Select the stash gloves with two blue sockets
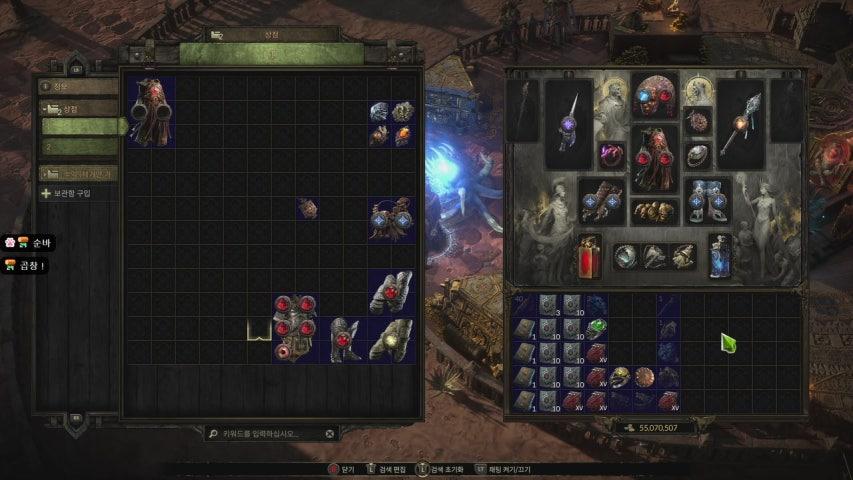Viewport: 853px width, 480px height. [x=391, y=219]
